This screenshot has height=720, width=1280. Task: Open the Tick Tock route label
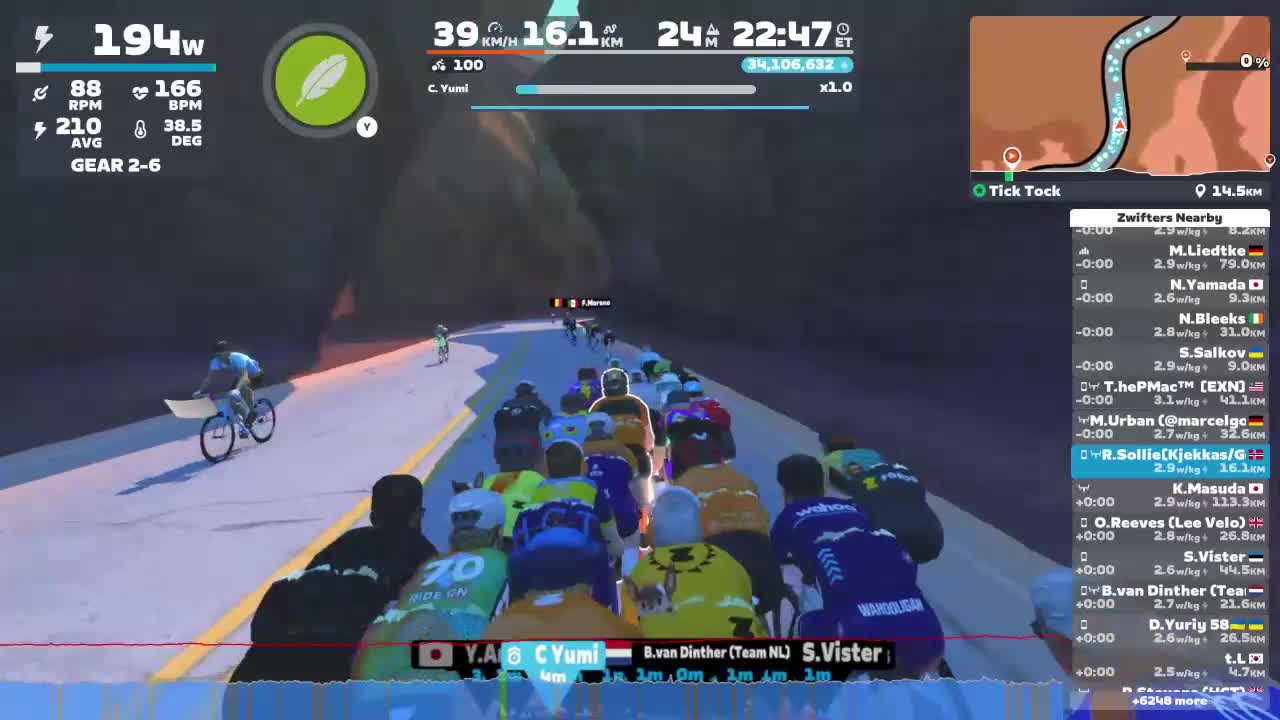pyautogui.click(x=1024, y=190)
